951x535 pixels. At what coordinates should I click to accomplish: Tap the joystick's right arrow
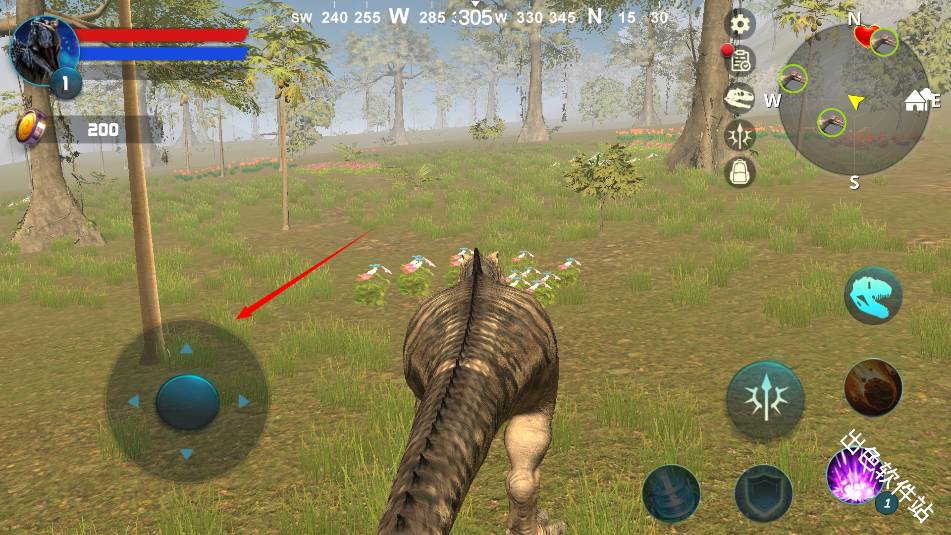pyautogui.click(x=243, y=402)
